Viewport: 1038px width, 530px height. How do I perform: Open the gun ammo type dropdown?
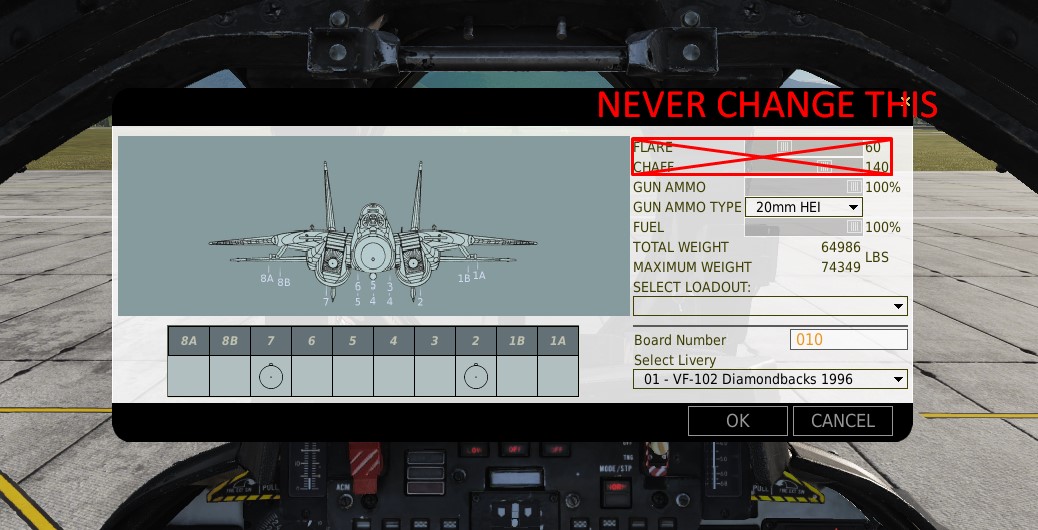[803, 207]
